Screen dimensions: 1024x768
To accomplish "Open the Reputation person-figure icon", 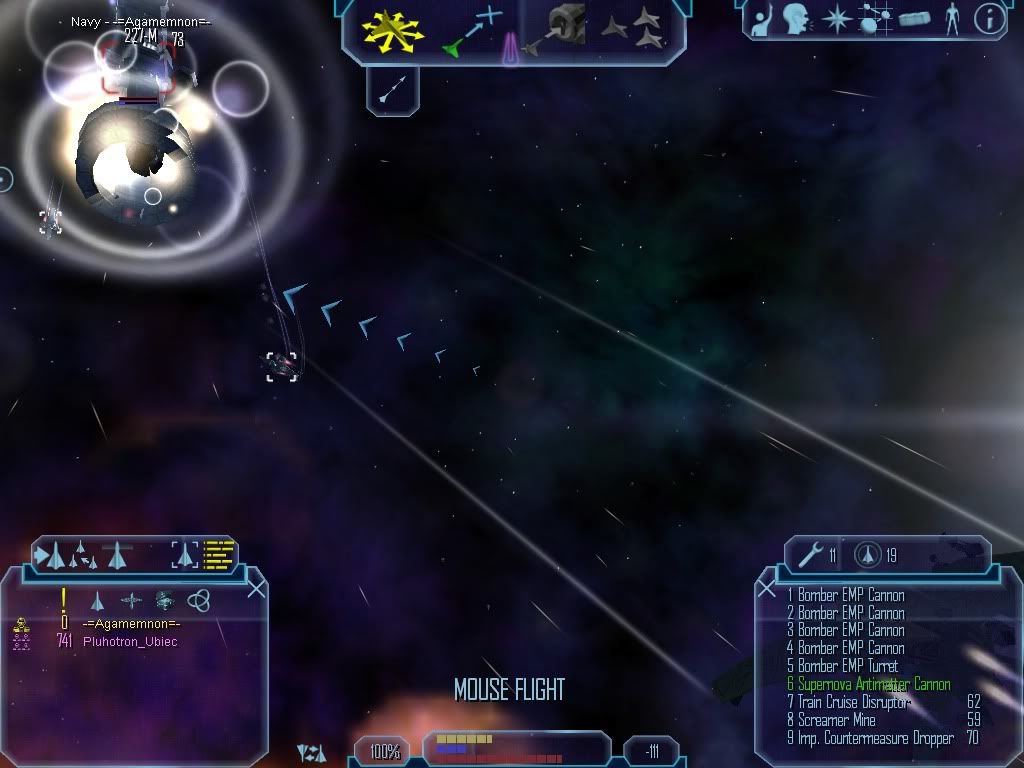I will (x=952, y=19).
